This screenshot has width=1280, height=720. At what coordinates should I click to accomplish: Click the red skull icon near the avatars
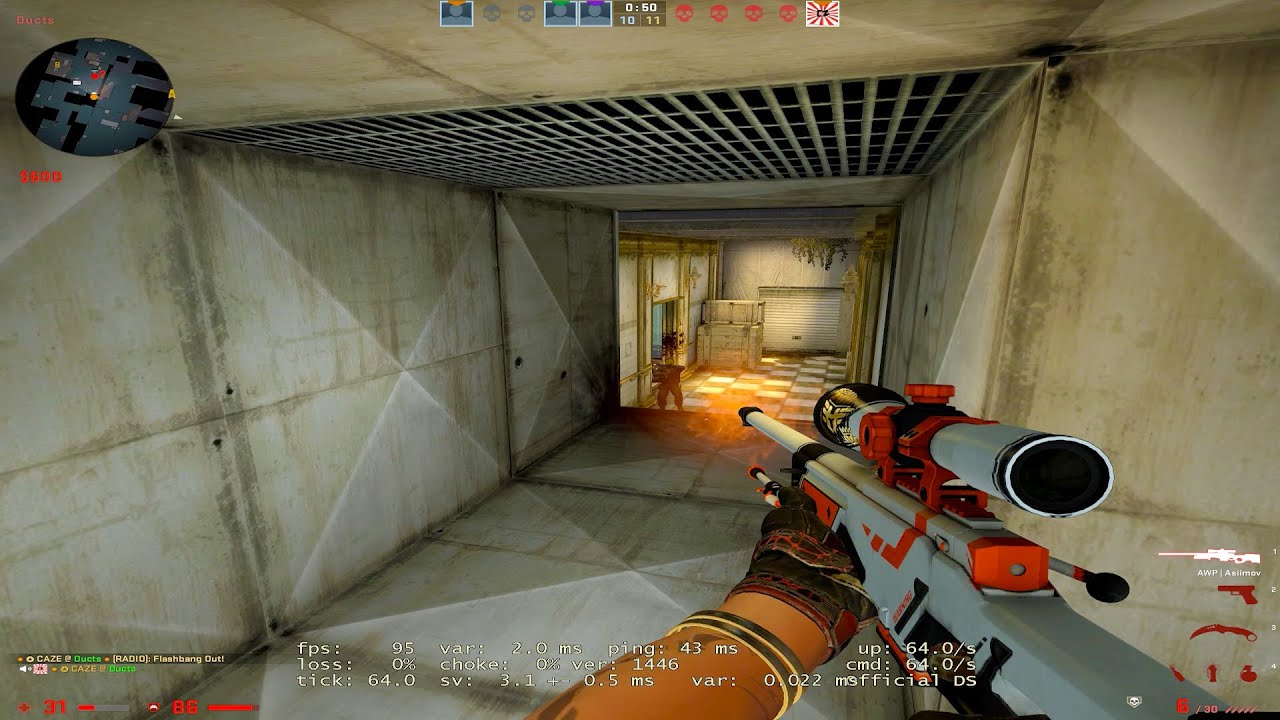point(685,14)
